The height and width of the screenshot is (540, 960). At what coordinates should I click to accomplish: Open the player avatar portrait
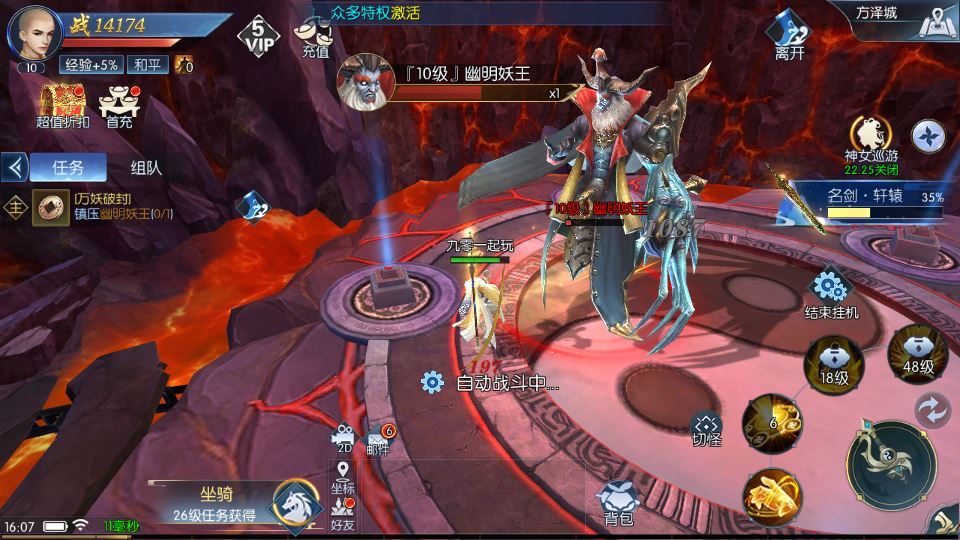click(x=34, y=34)
